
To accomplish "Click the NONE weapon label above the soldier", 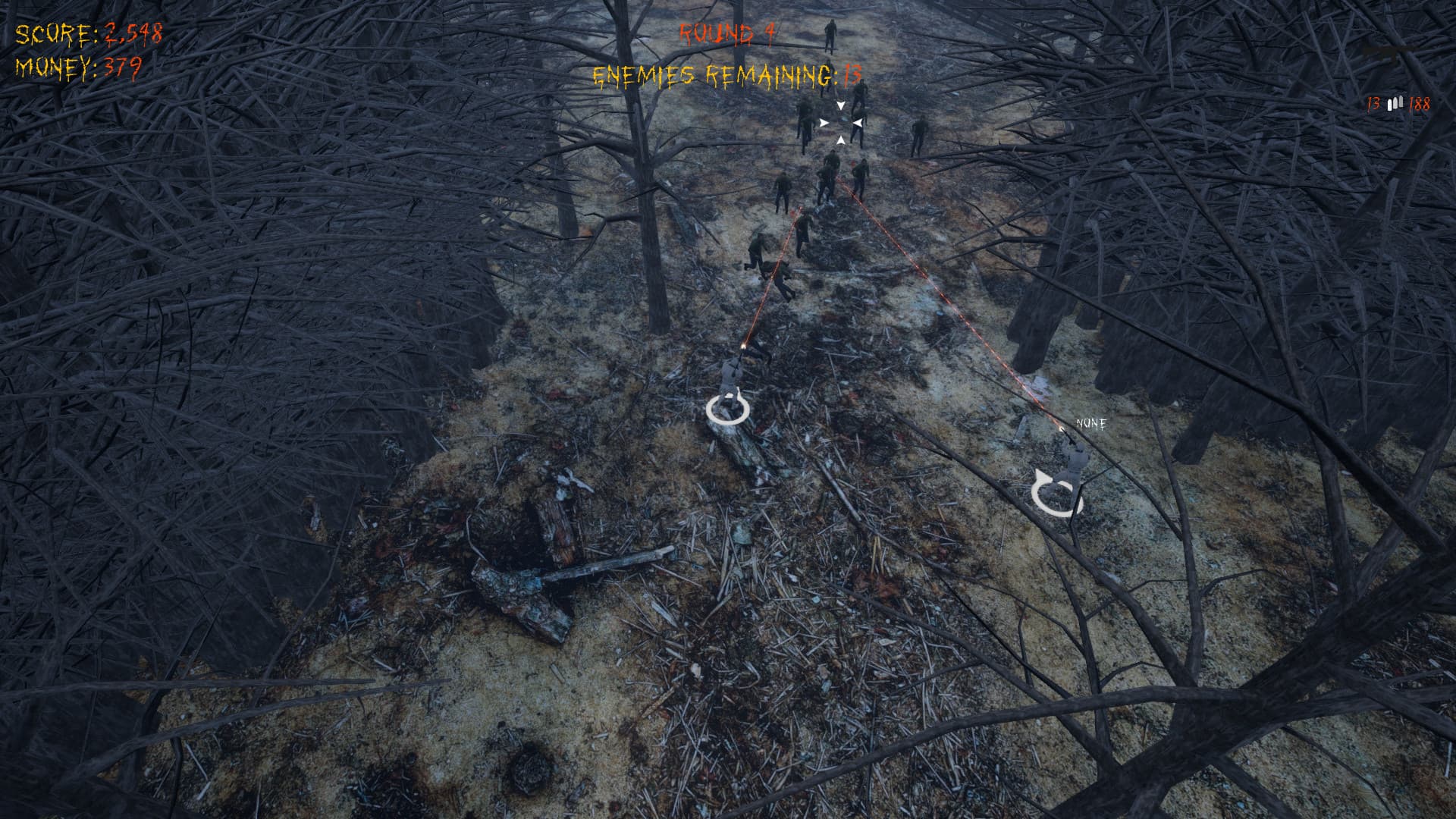I will [1090, 425].
